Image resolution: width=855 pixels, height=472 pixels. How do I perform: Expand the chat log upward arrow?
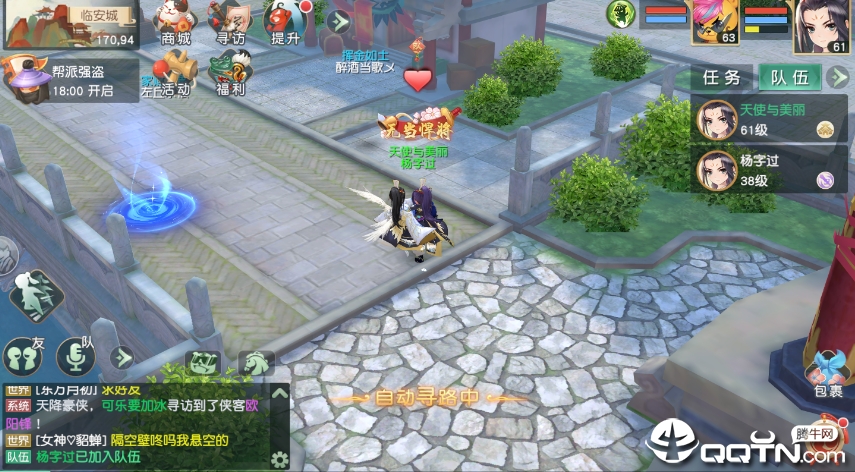(x=279, y=393)
